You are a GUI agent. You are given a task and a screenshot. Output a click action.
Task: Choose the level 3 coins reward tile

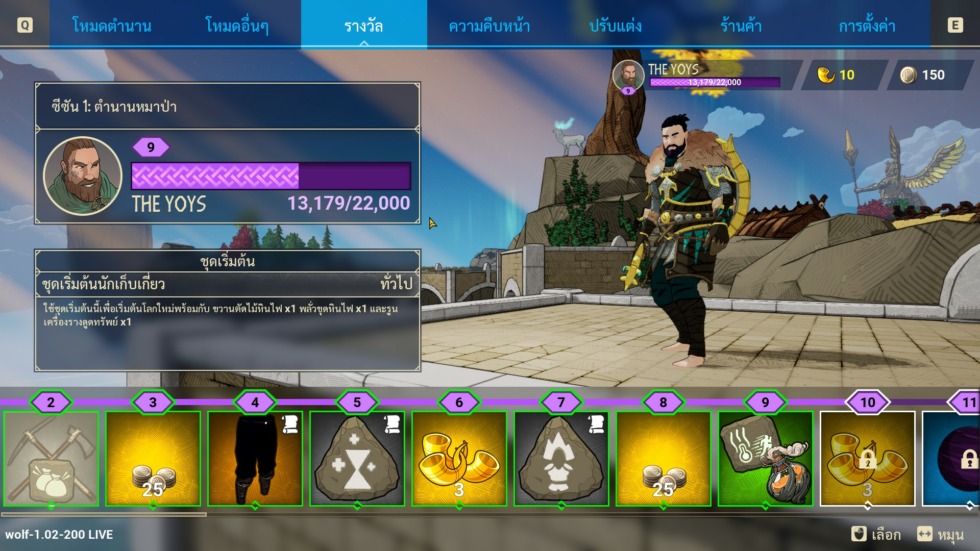153,458
